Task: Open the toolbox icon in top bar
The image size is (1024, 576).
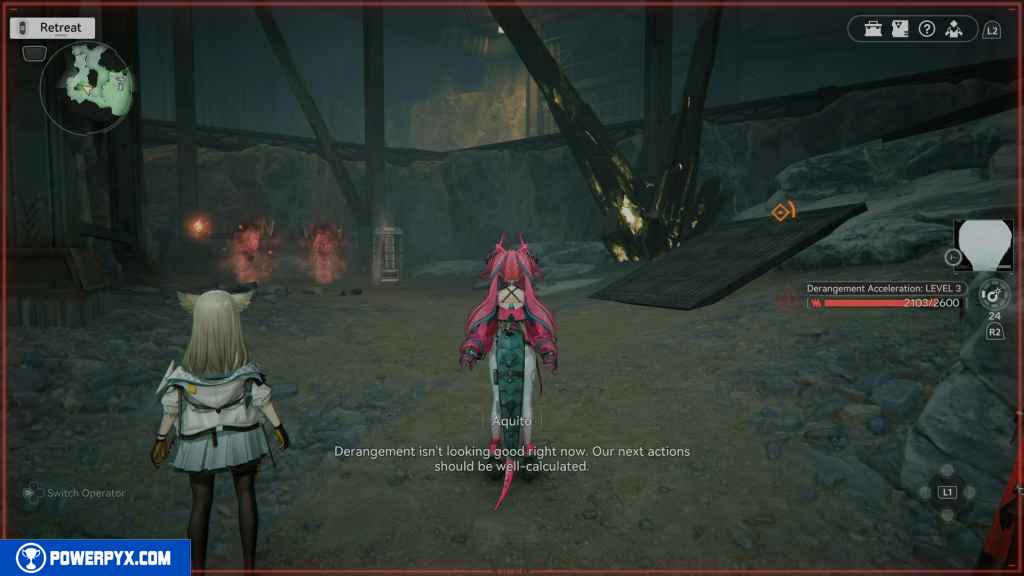Action: coord(874,29)
